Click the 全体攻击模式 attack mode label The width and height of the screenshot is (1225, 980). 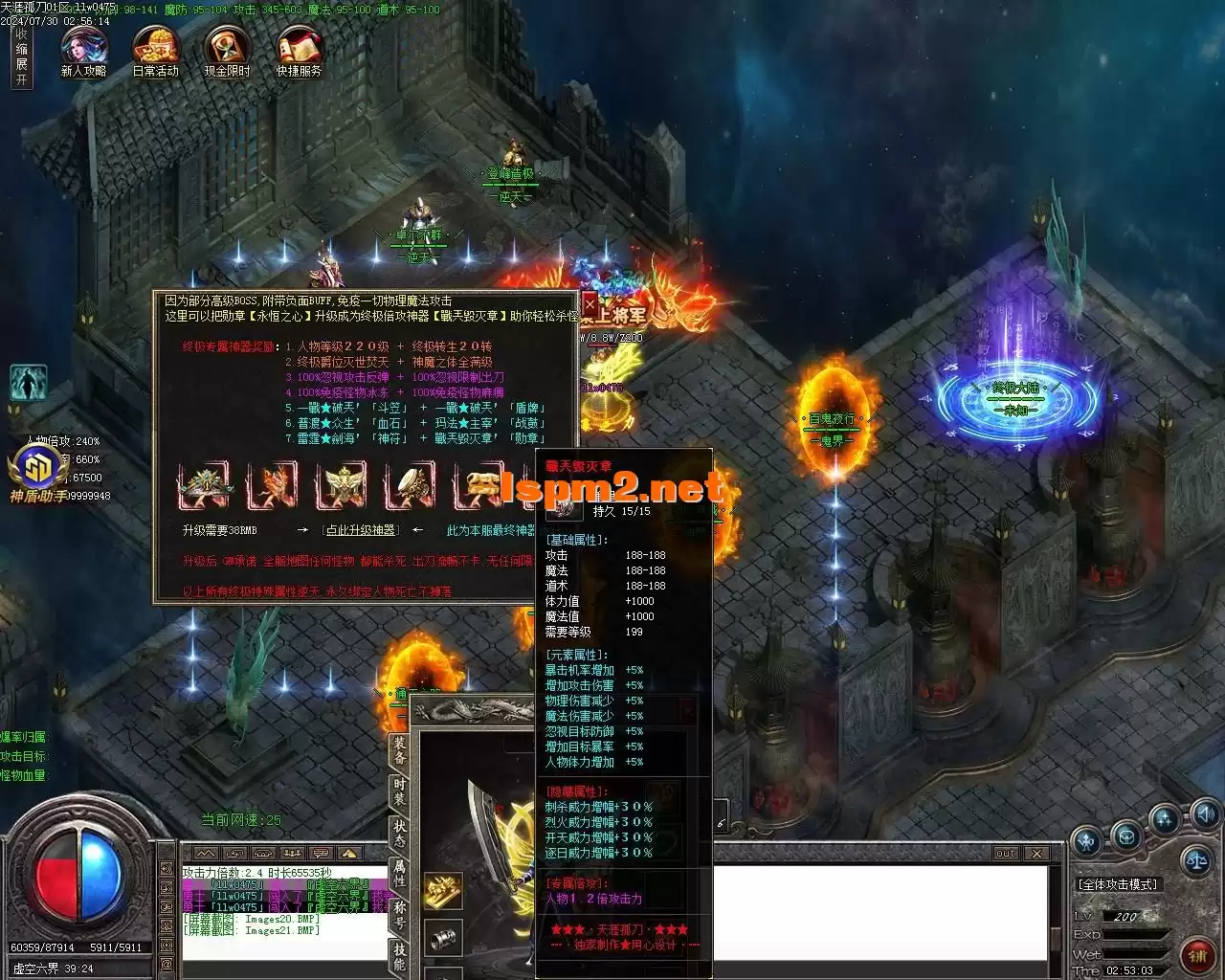1118,885
